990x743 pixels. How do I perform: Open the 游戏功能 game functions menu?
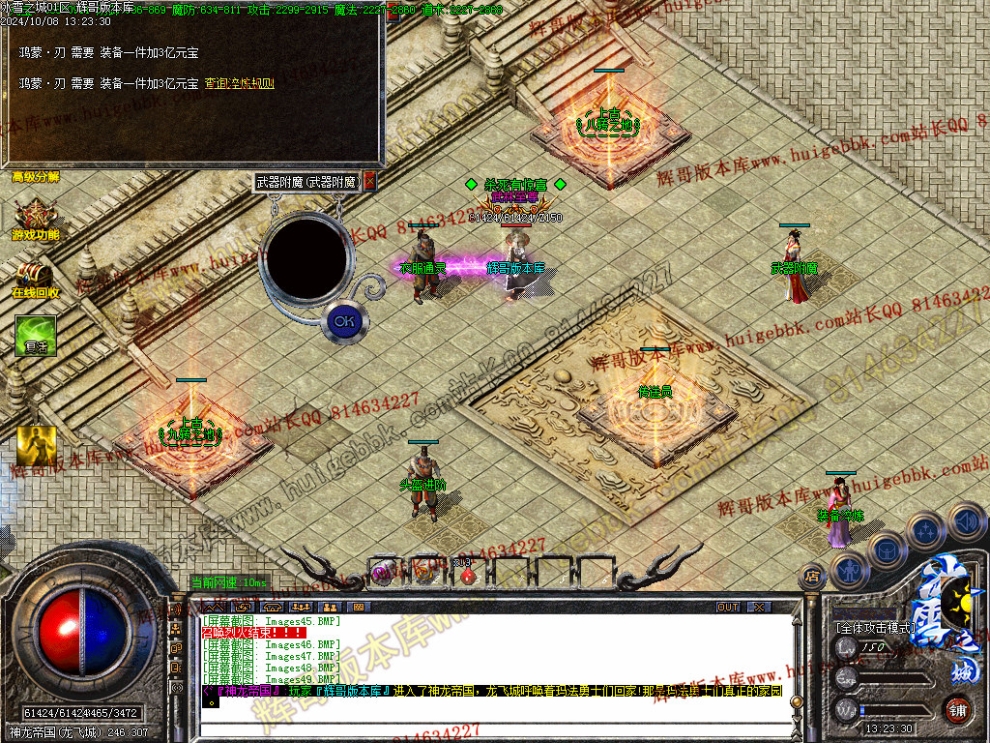[35, 217]
